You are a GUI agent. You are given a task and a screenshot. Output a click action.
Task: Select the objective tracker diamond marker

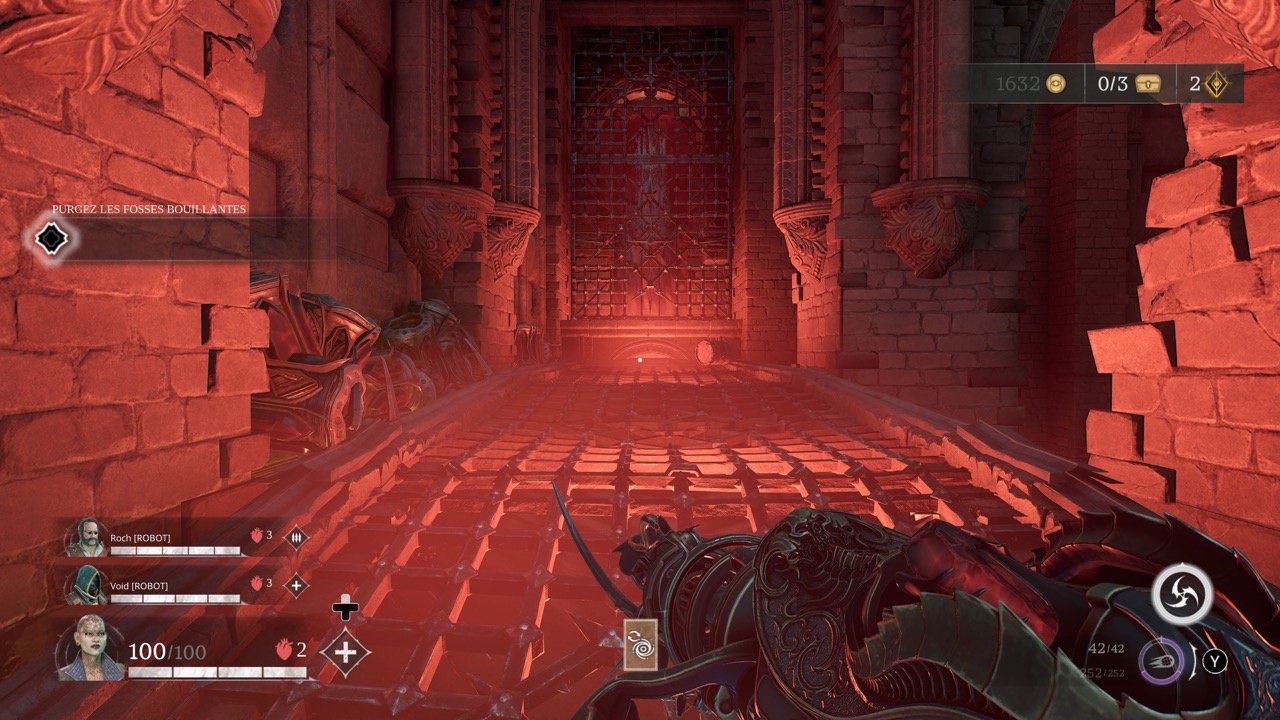pyautogui.click(x=50, y=239)
